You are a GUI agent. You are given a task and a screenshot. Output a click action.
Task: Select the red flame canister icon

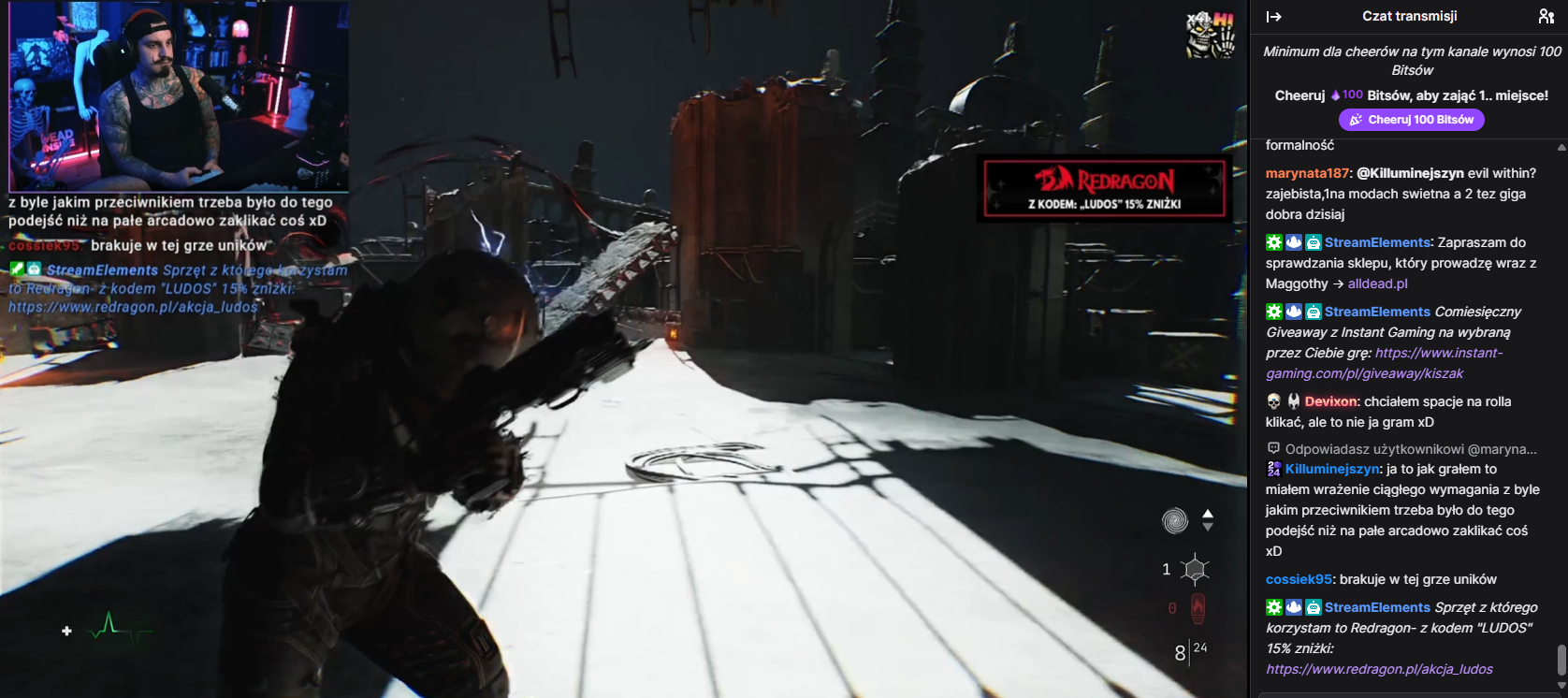point(1198,608)
